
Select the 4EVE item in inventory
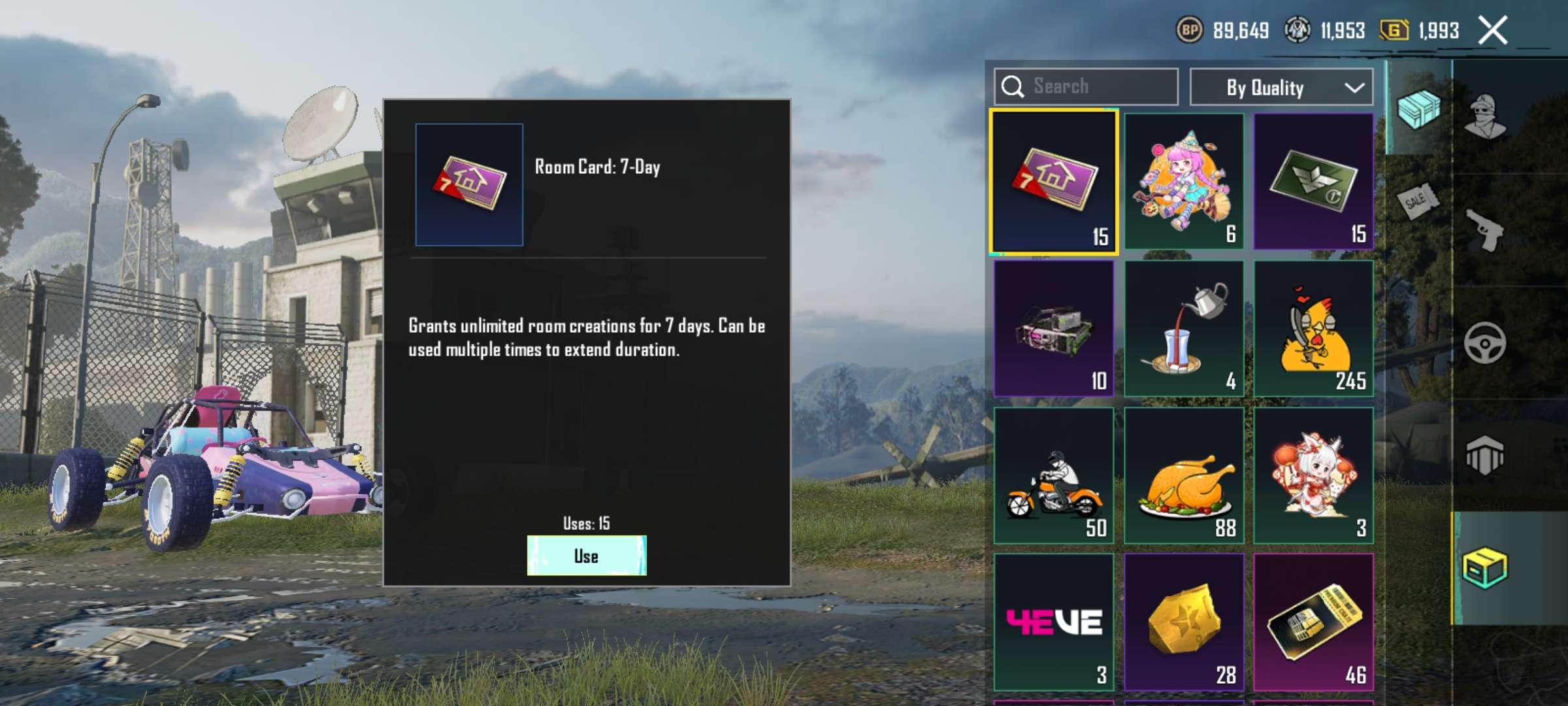pos(1054,620)
